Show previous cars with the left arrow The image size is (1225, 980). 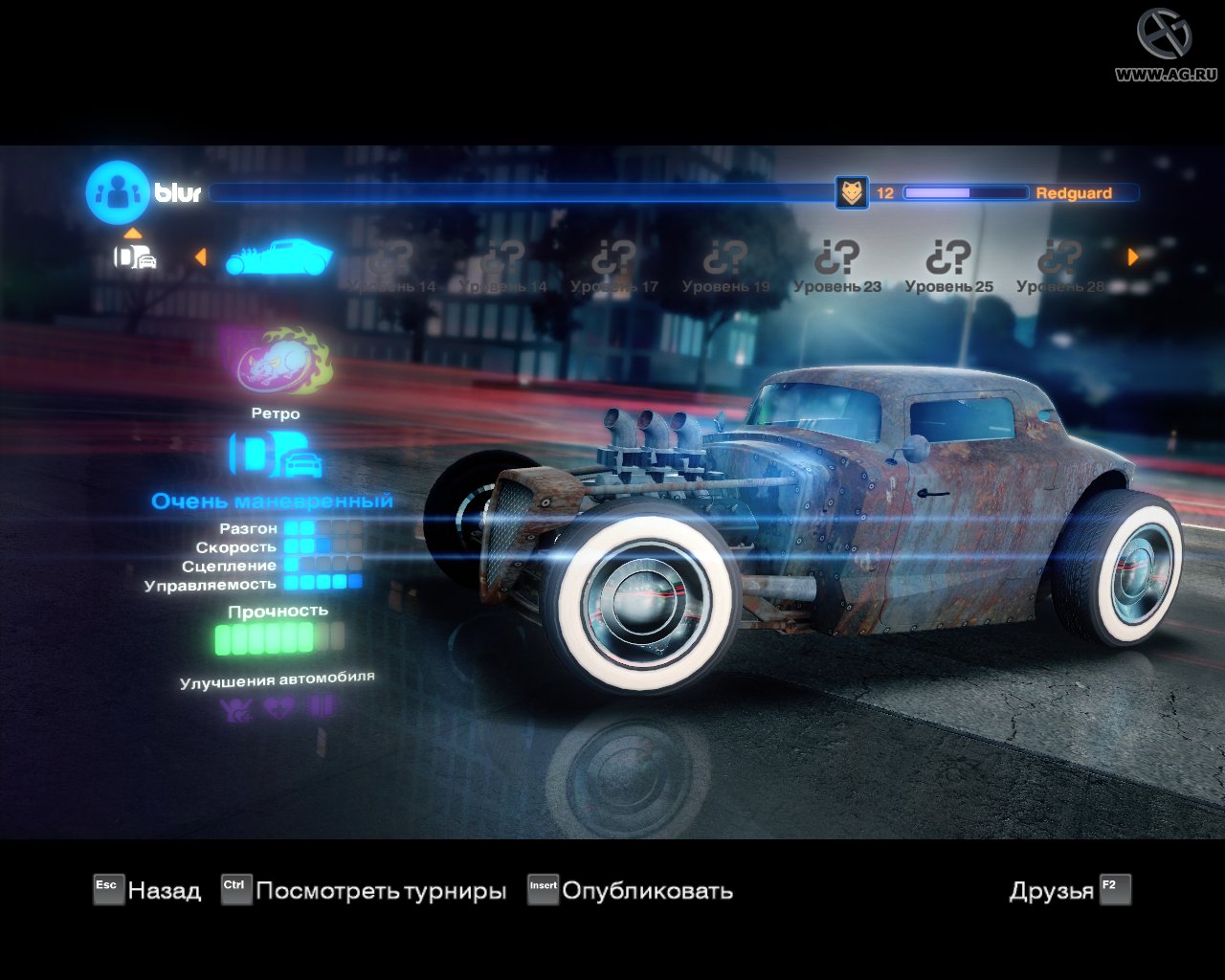[200, 256]
